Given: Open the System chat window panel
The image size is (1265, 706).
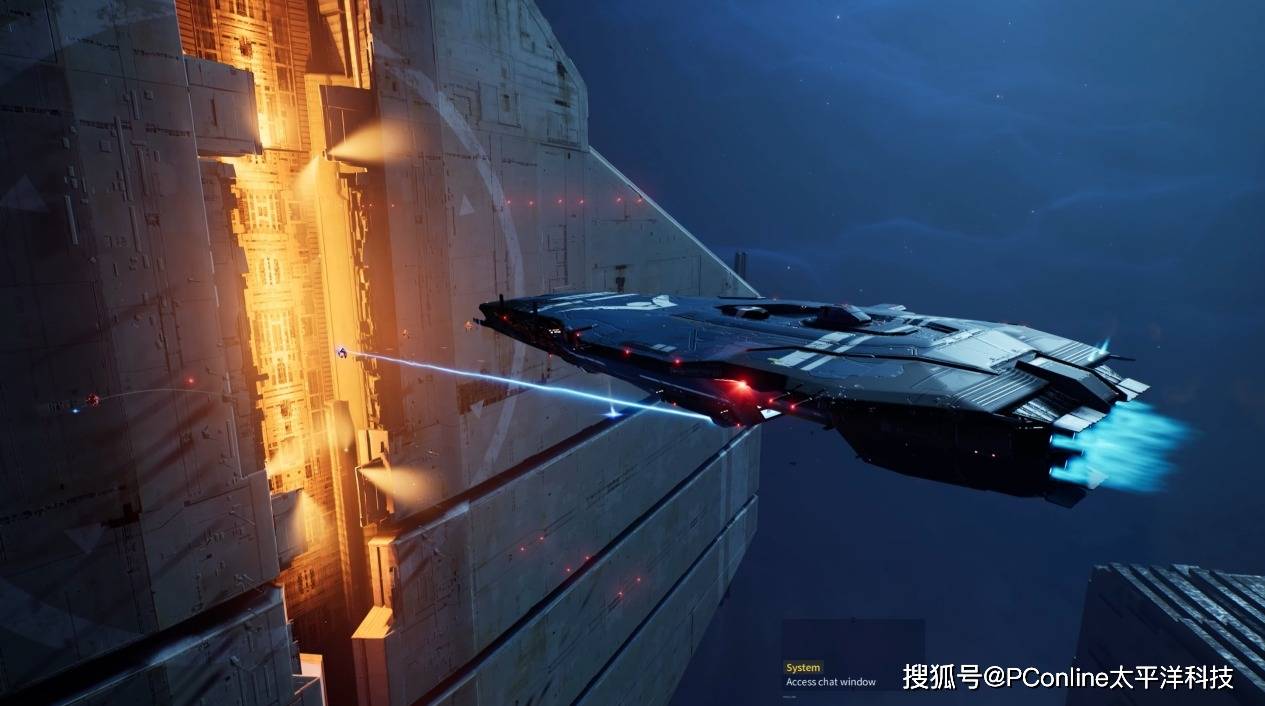Looking at the screenshot, I should click(830, 675).
